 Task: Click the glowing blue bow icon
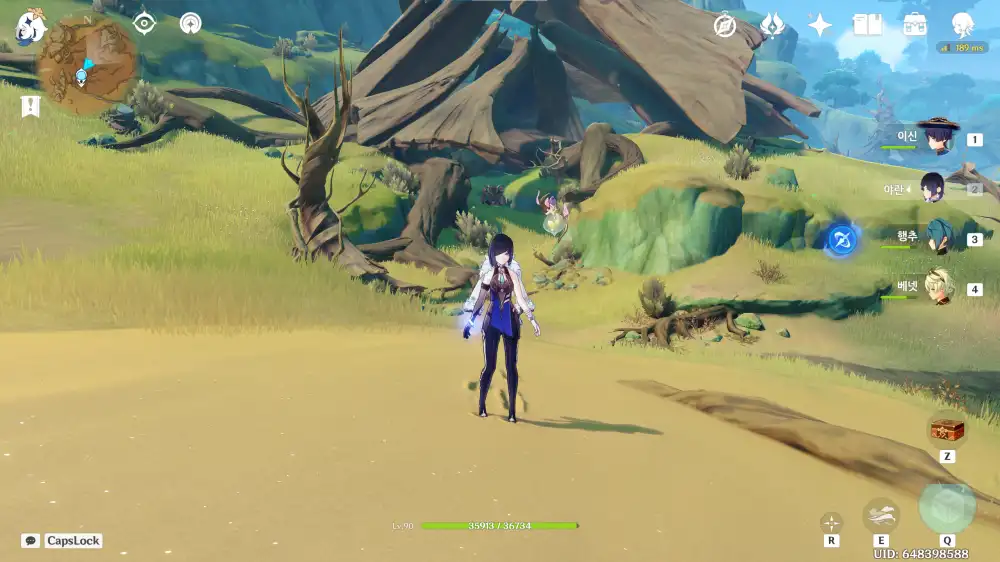coord(842,239)
